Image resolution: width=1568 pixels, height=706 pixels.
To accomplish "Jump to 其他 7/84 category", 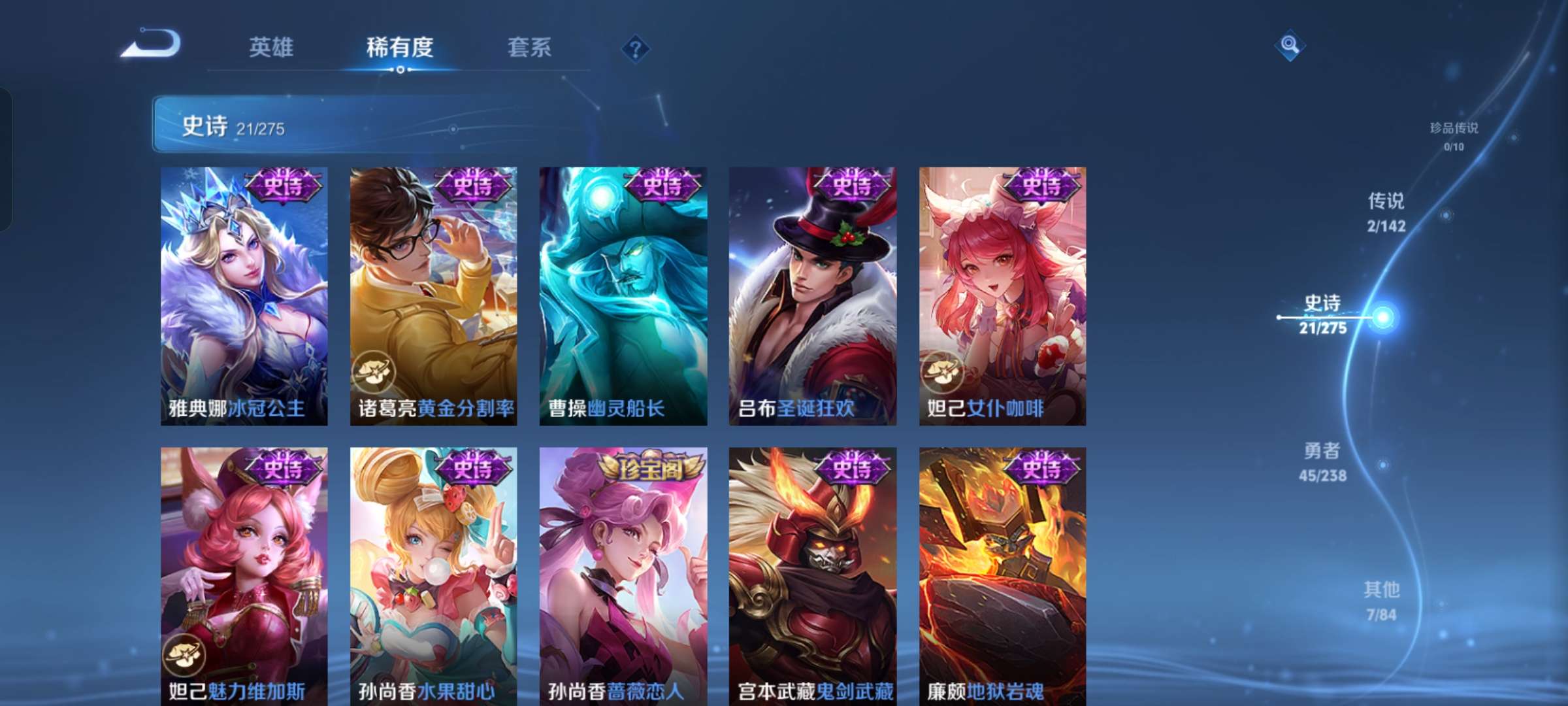I will (x=1384, y=601).
